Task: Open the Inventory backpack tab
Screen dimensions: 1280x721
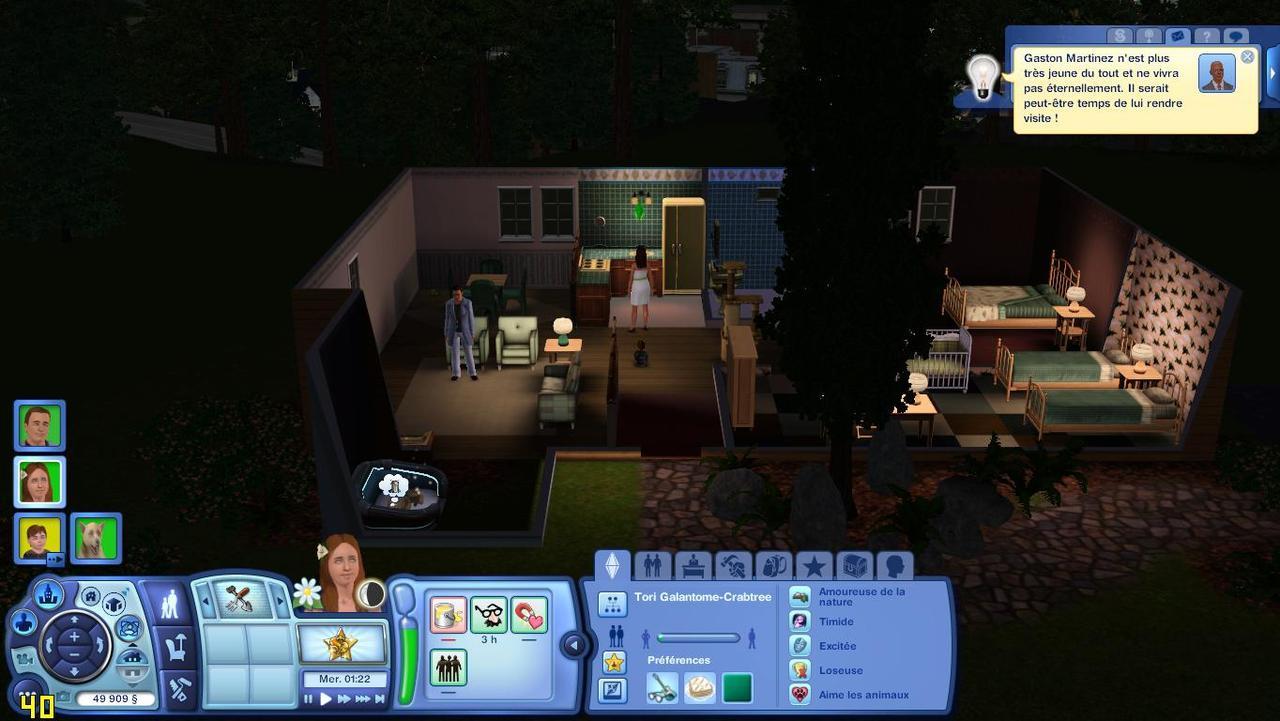Action: (x=773, y=566)
